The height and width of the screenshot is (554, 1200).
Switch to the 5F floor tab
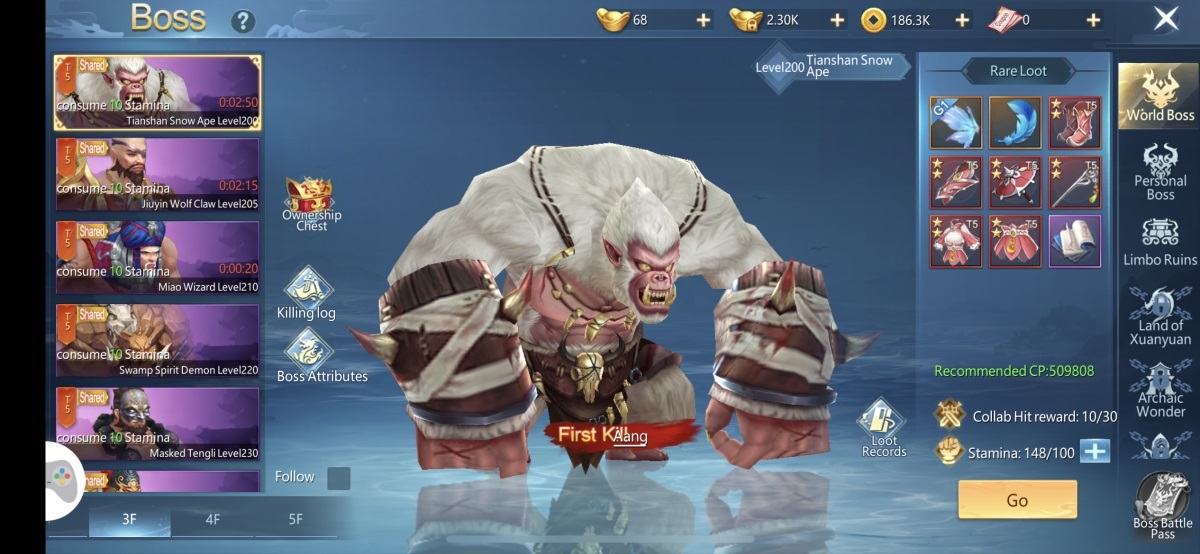point(295,519)
